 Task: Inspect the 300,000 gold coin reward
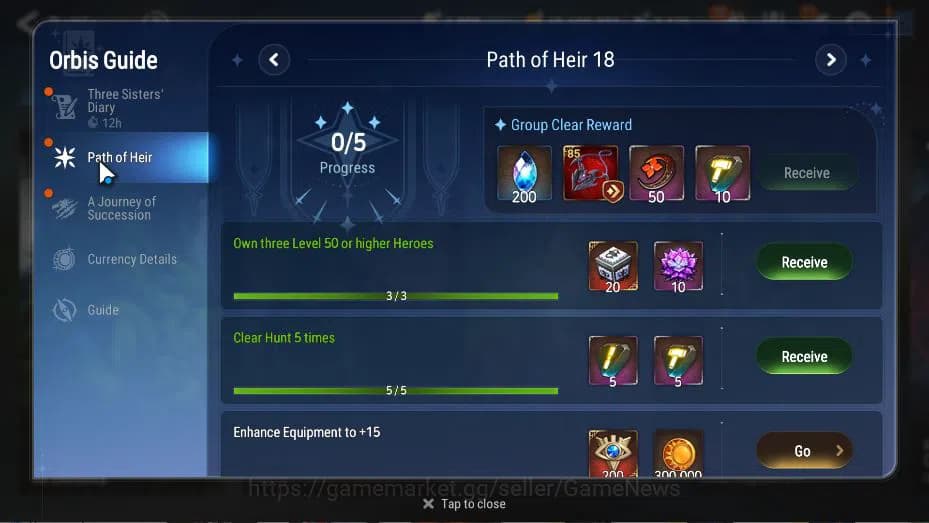point(678,454)
